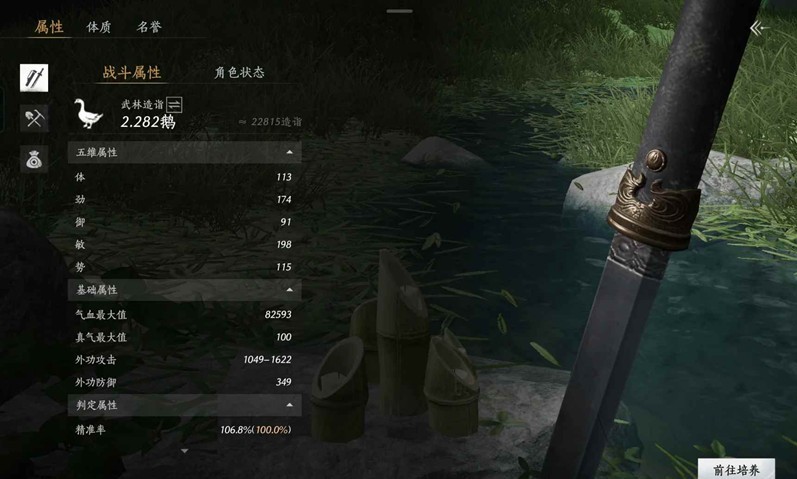
Task: Show the 战斗属性 sub-tab
Action: pyautogui.click(x=131, y=72)
